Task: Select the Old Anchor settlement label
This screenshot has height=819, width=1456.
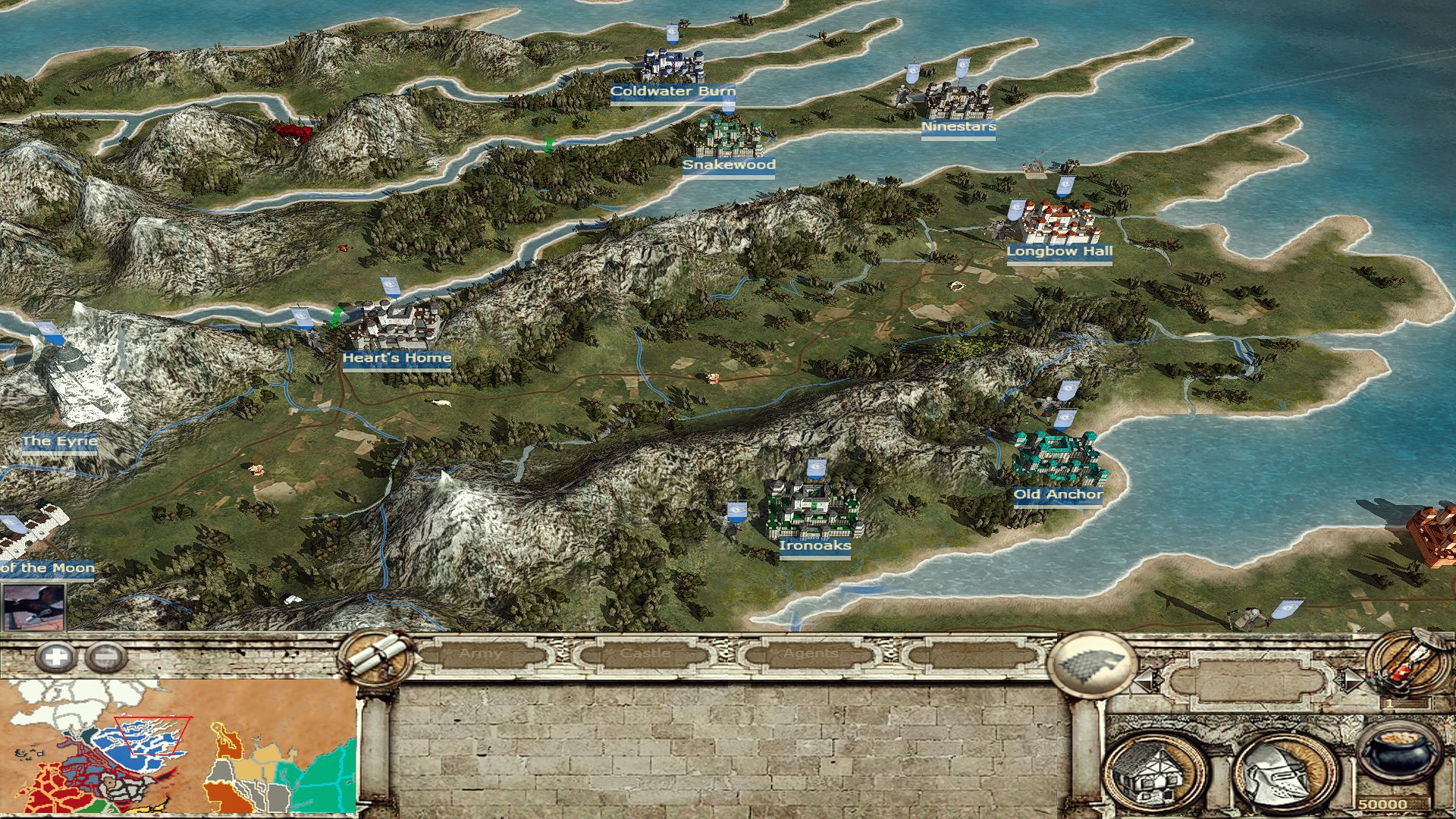Action: [x=1058, y=494]
